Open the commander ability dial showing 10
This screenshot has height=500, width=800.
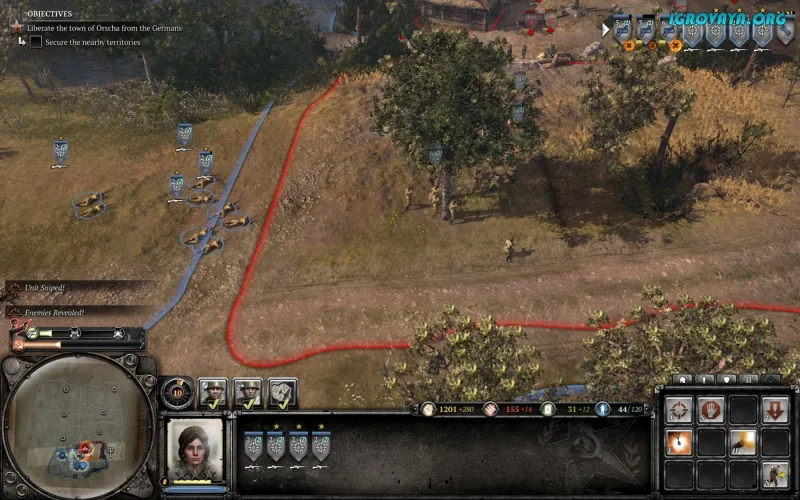tap(177, 391)
